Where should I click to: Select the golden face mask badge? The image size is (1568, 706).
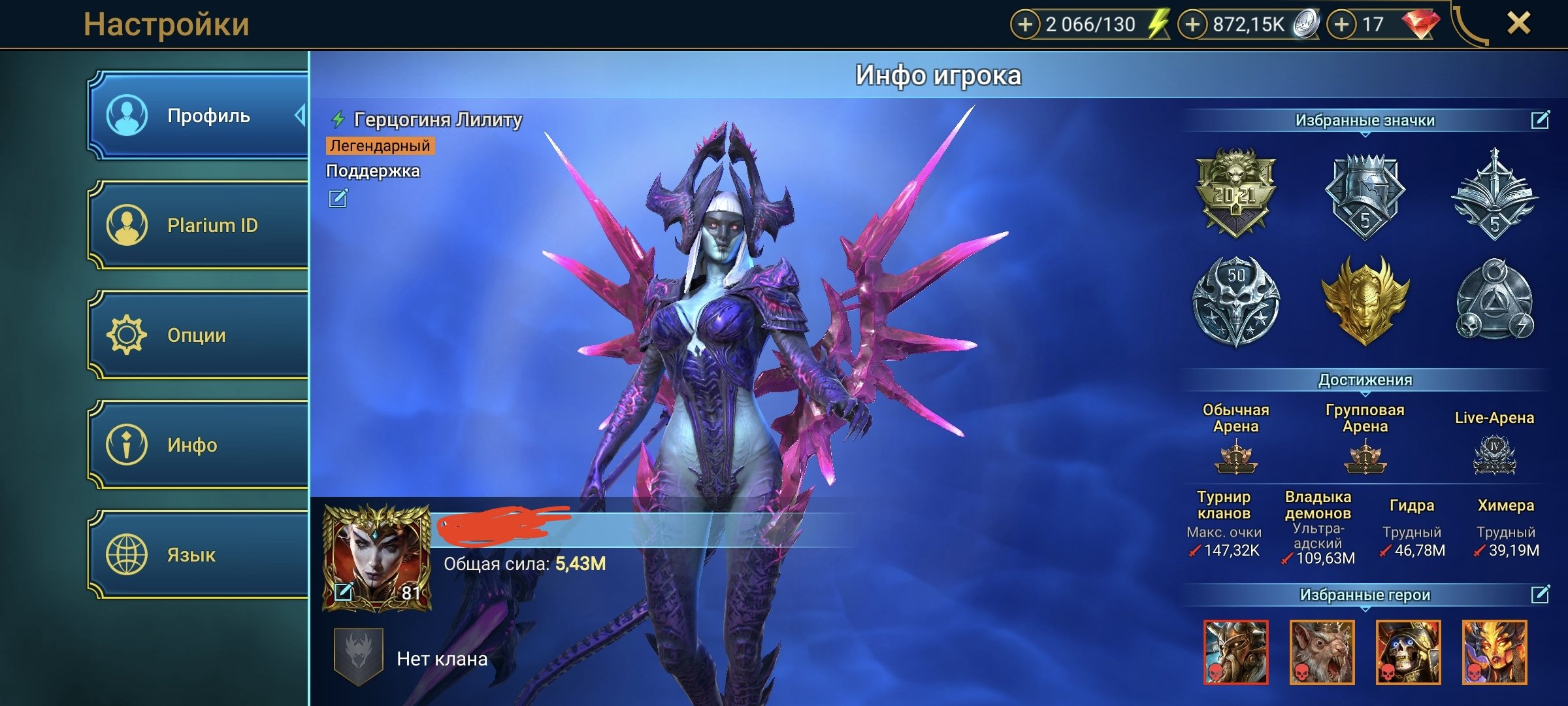point(1365,301)
